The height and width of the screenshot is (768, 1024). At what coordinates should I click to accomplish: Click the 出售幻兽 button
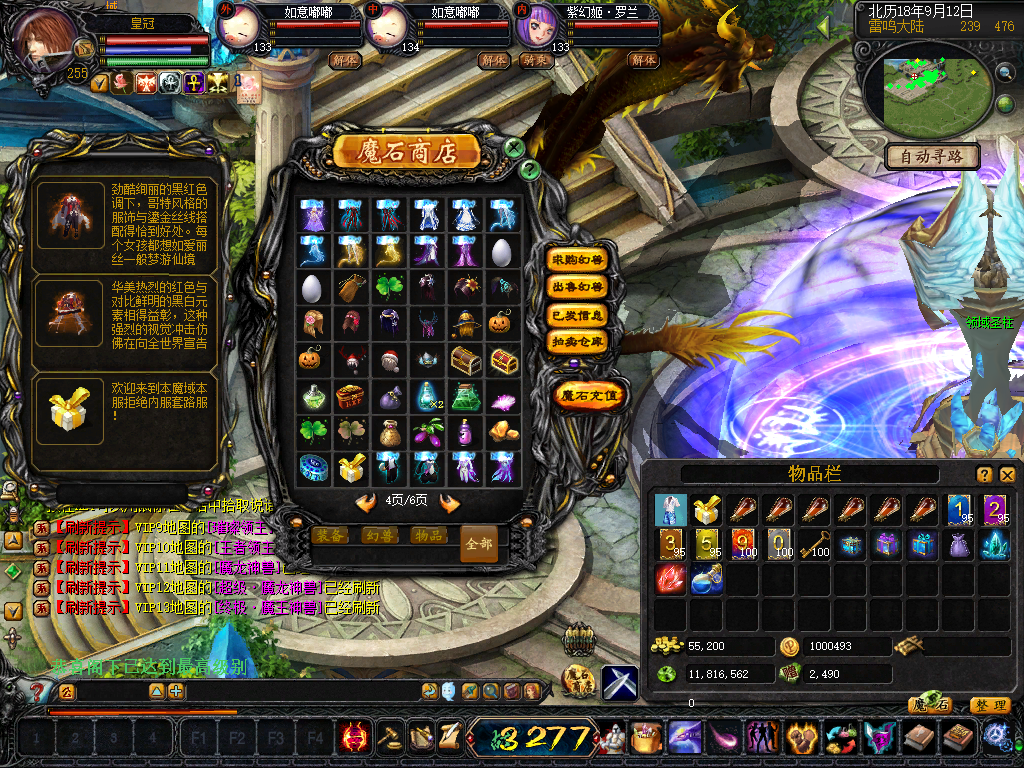pyautogui.click(x=578, y=287)
